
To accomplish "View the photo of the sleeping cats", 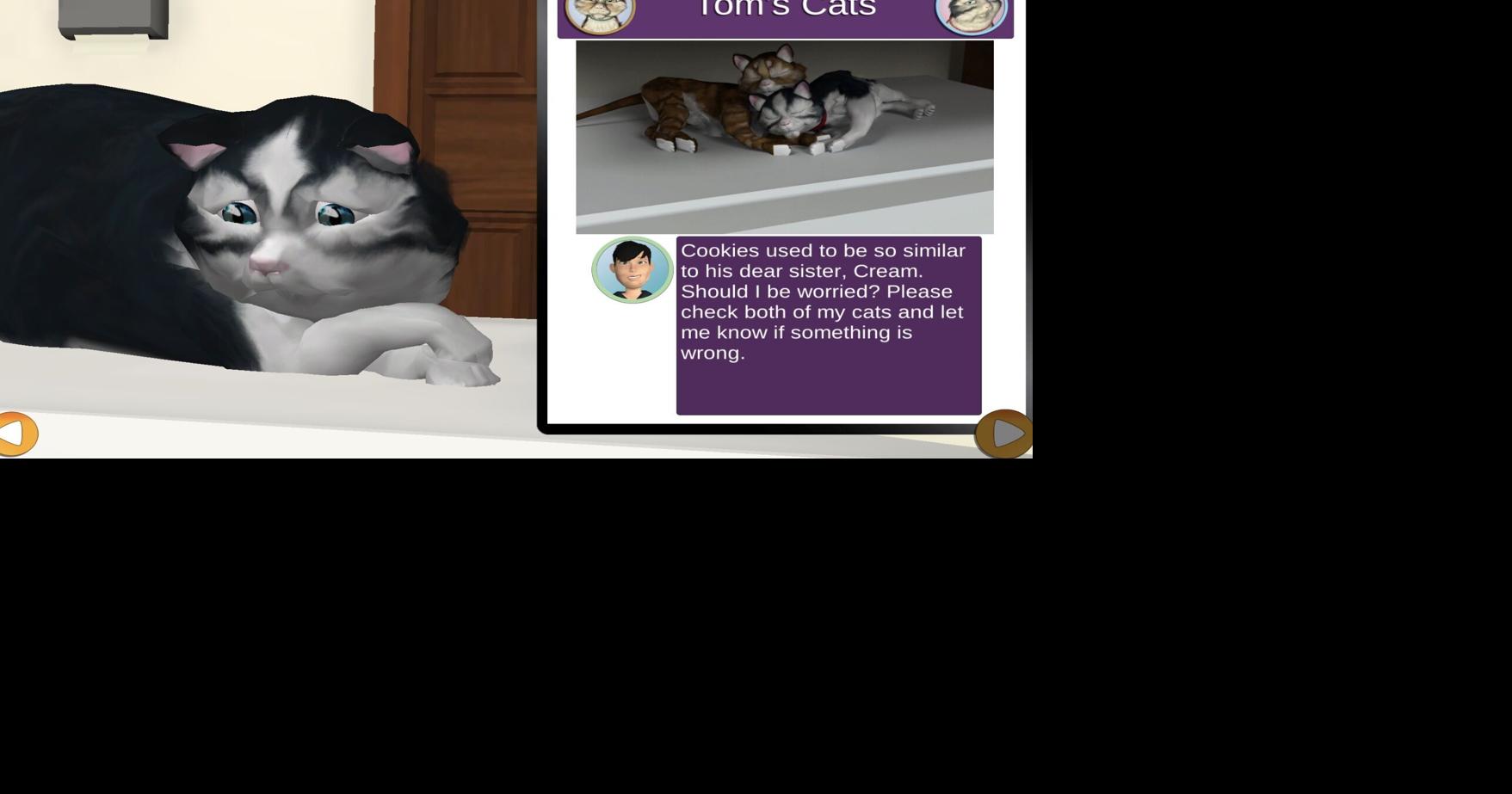I will click(784, 136).
